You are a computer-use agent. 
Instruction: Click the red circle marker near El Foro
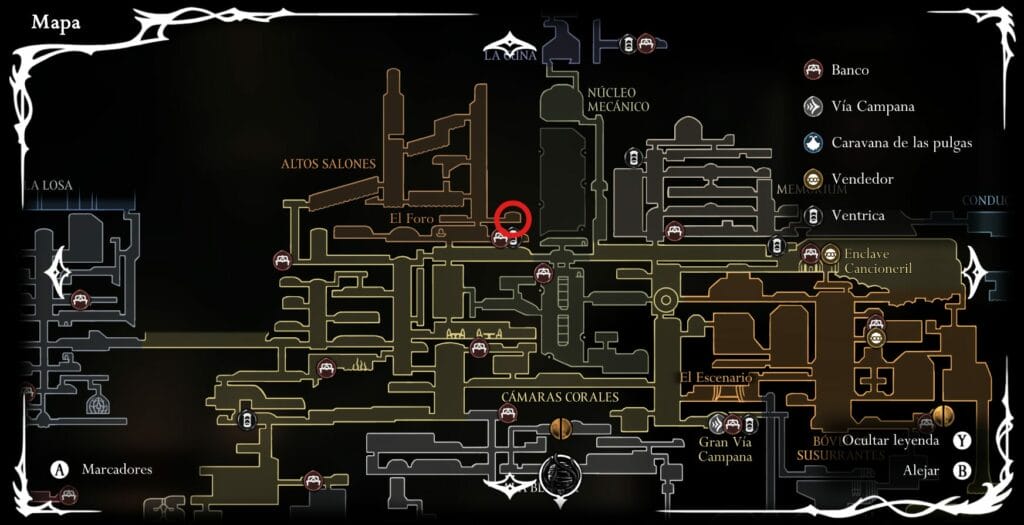point(512,216)
